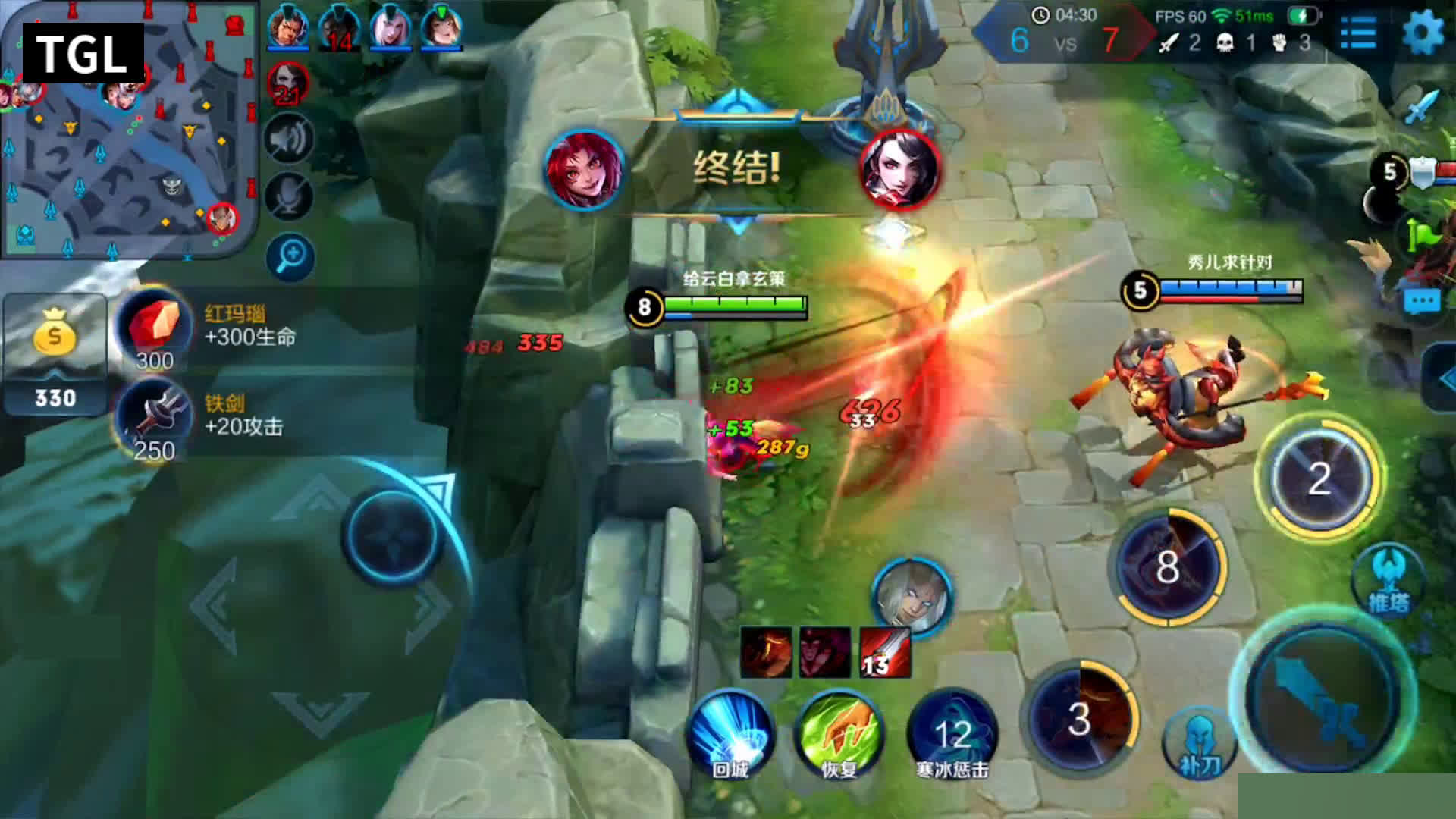Select the white-haired hero target portrait
The height and width of the screenshot is (819, 1456).
click(911, 596)
